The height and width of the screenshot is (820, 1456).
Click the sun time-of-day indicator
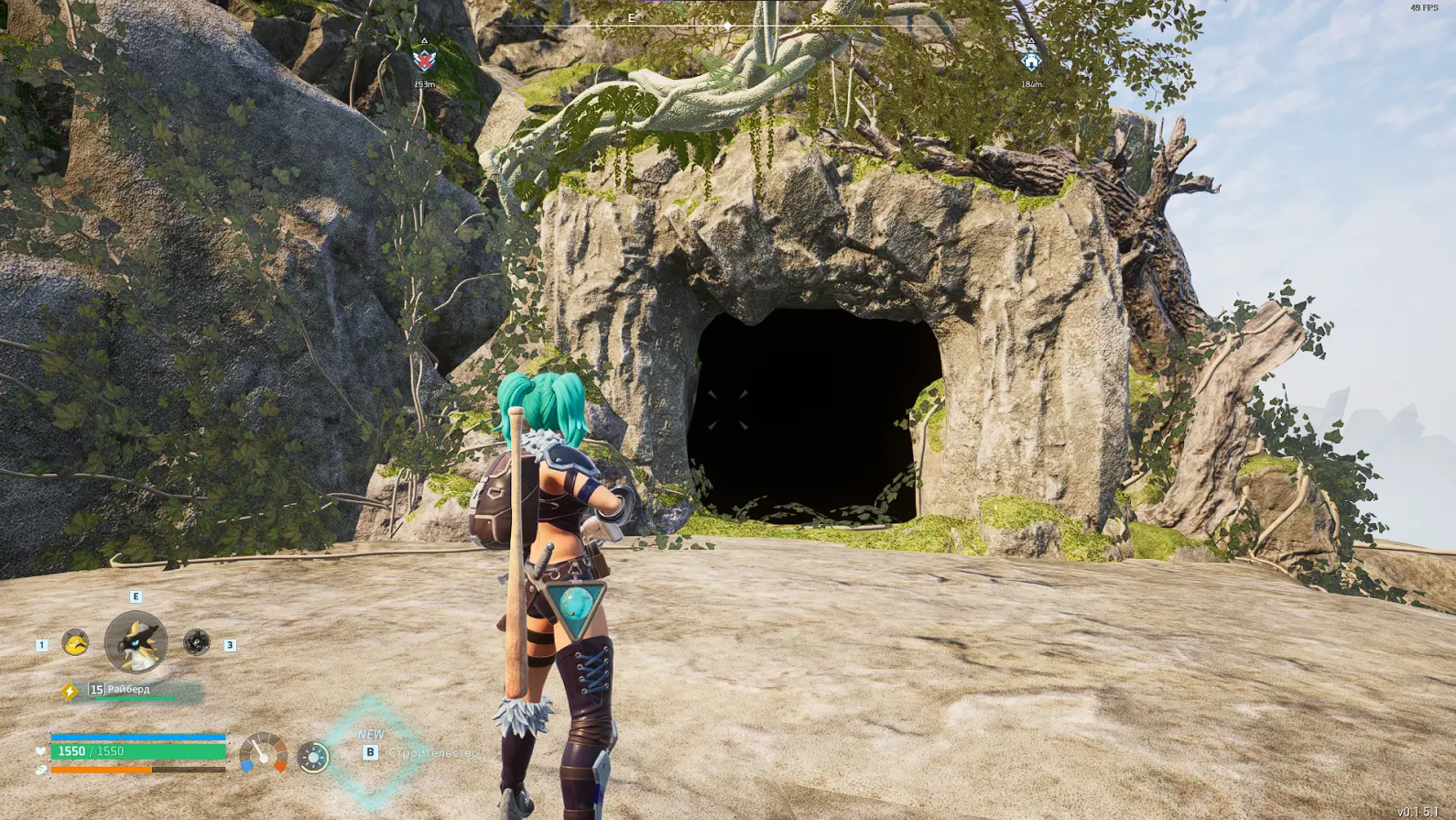coord(313,757)
